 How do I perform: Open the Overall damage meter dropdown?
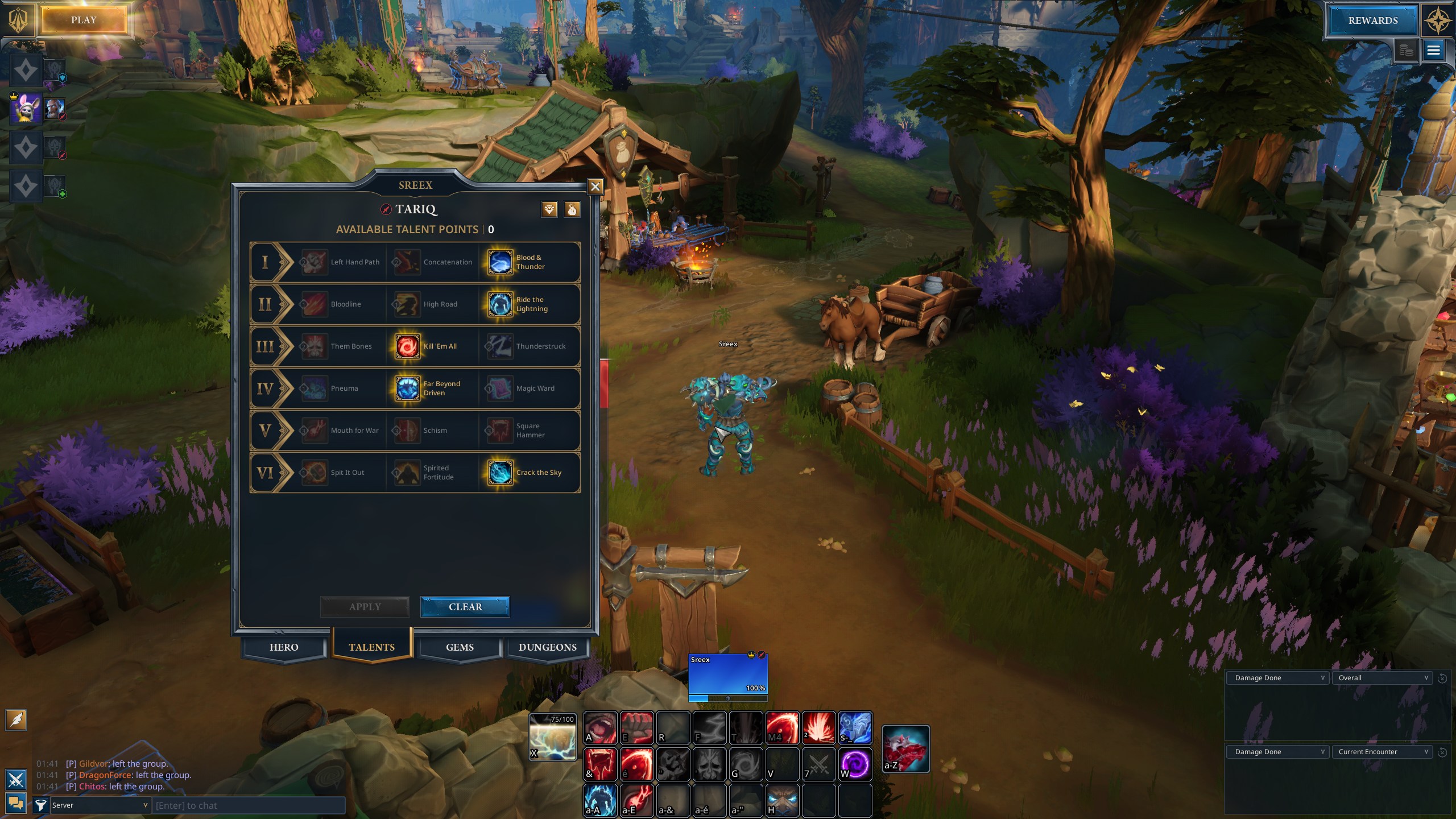(1383, 678)
